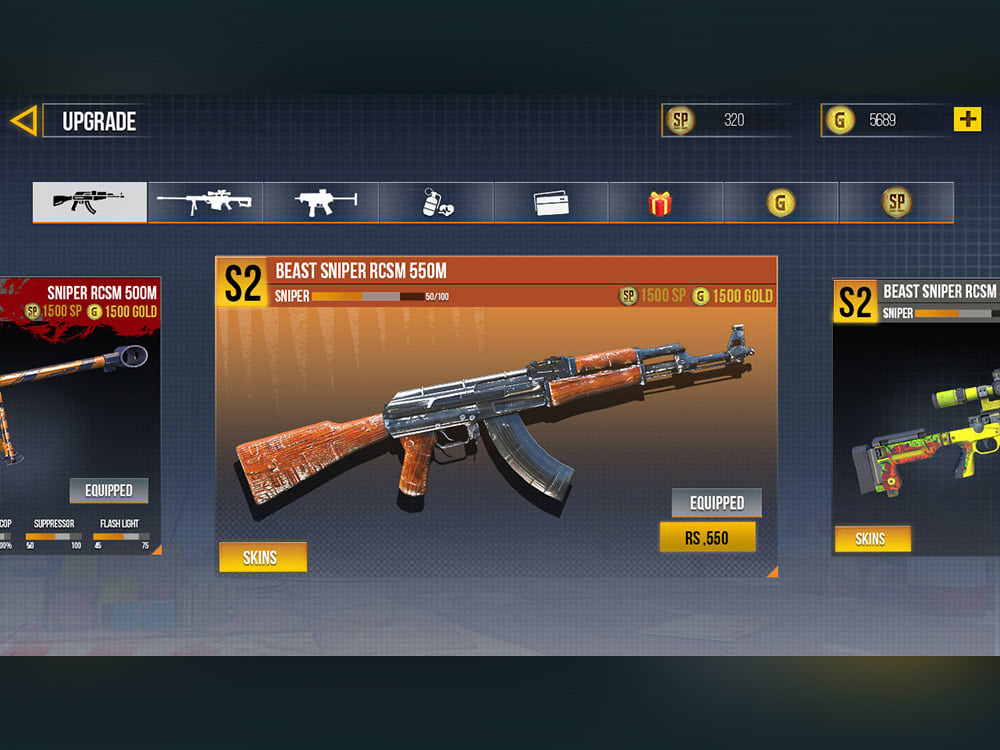Viewport: 1000px width, 750px height.
Task: Click Equipped on the Sniper RCSM 500M card
Action: coord(109,490)
